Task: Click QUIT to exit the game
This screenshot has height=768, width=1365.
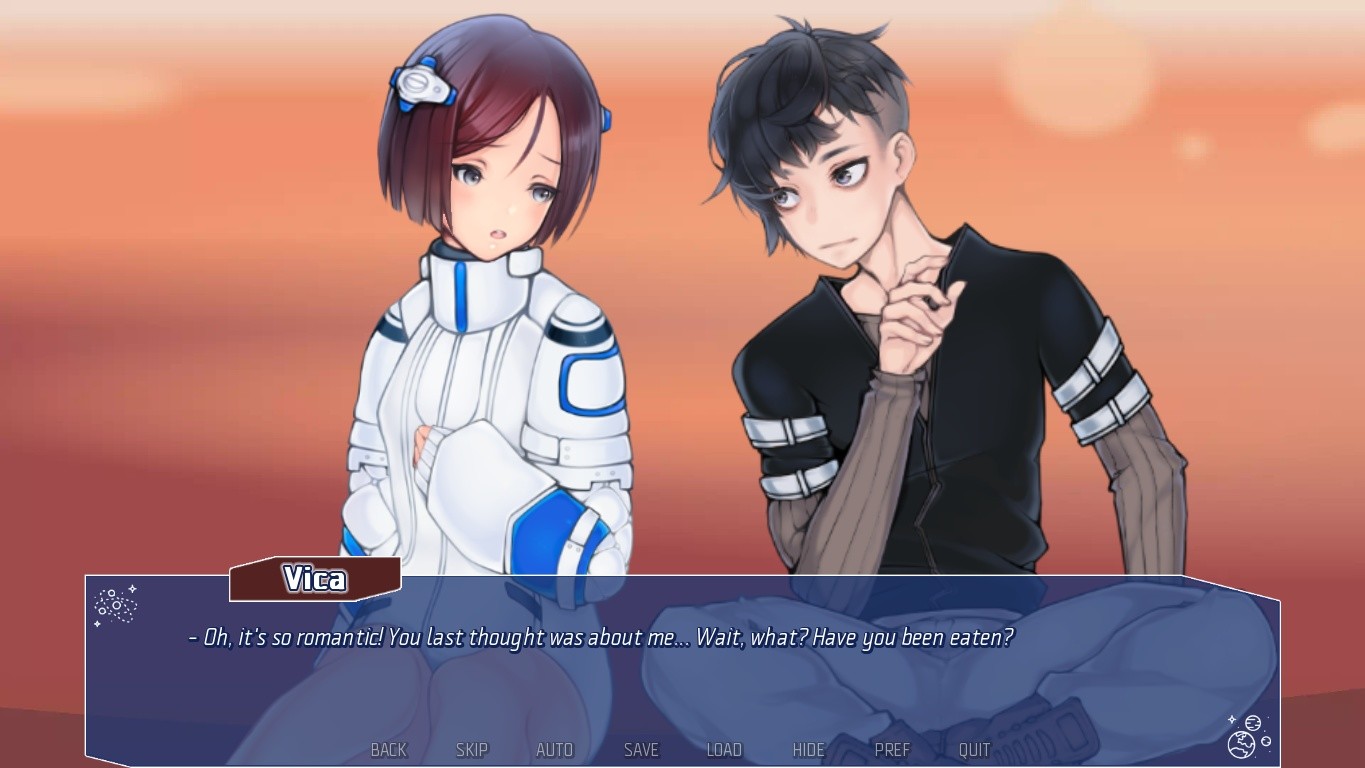Action: (973, 749)
